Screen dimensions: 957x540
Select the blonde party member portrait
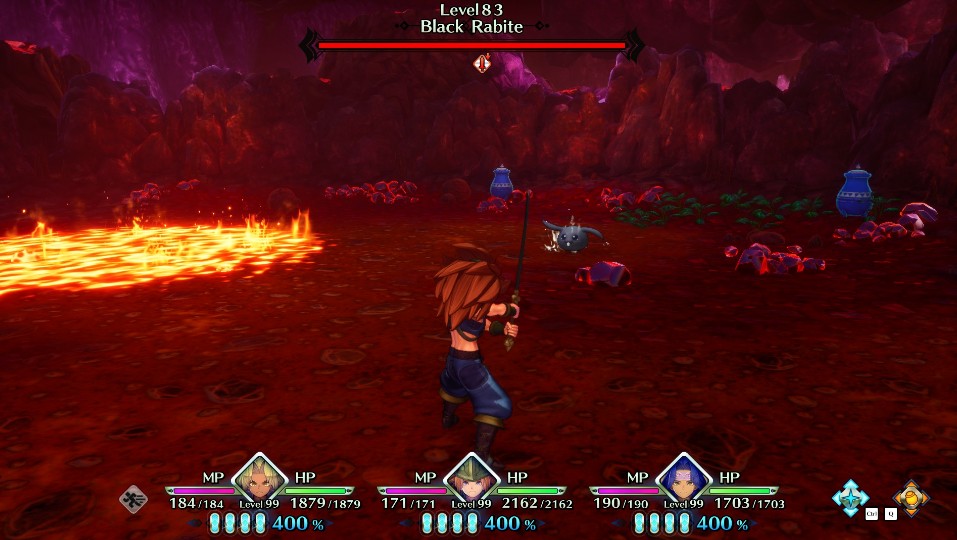(x=260, y=482)
